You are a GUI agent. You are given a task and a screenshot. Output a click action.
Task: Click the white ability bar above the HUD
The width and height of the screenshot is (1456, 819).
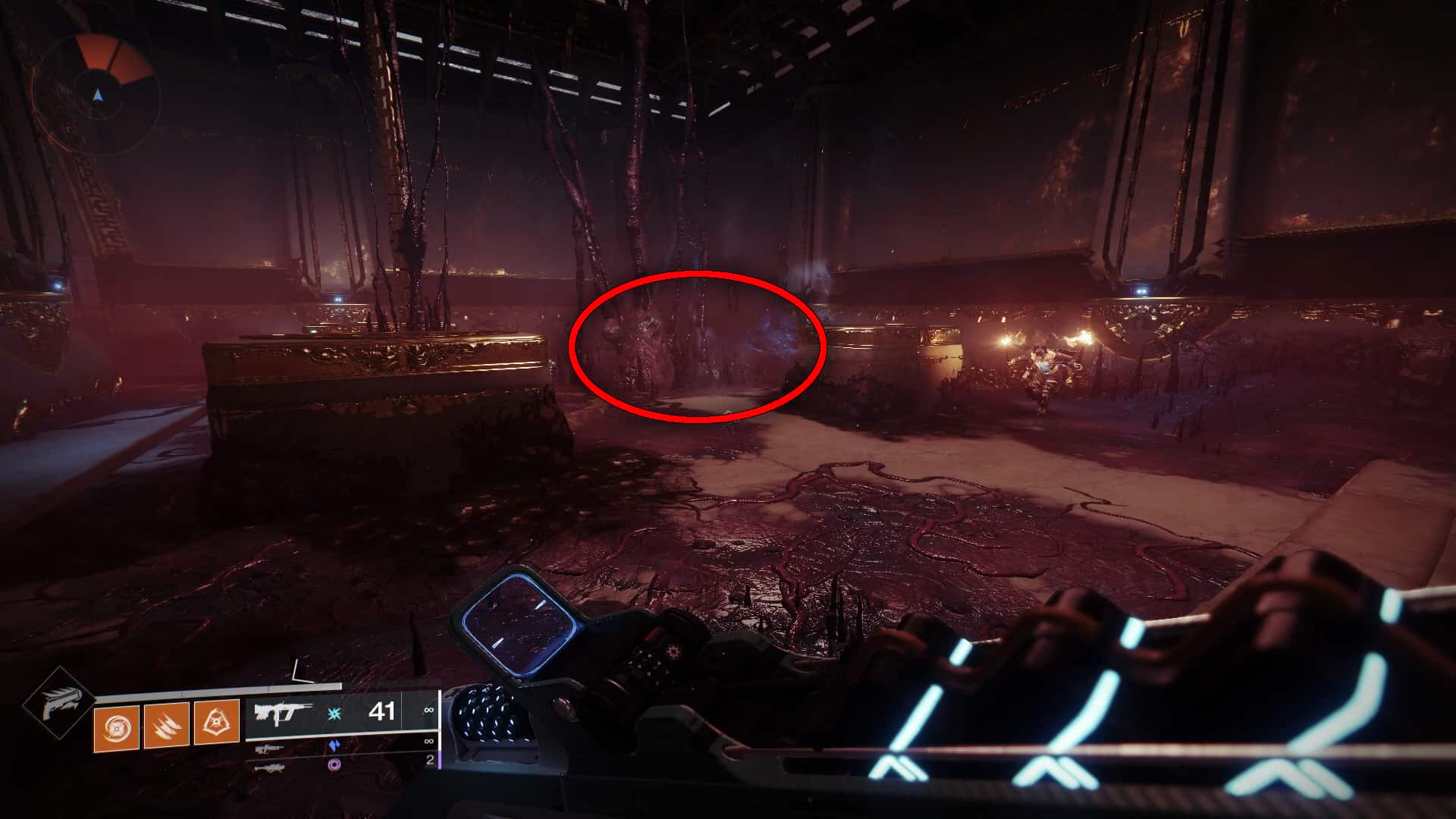(218, 690)
